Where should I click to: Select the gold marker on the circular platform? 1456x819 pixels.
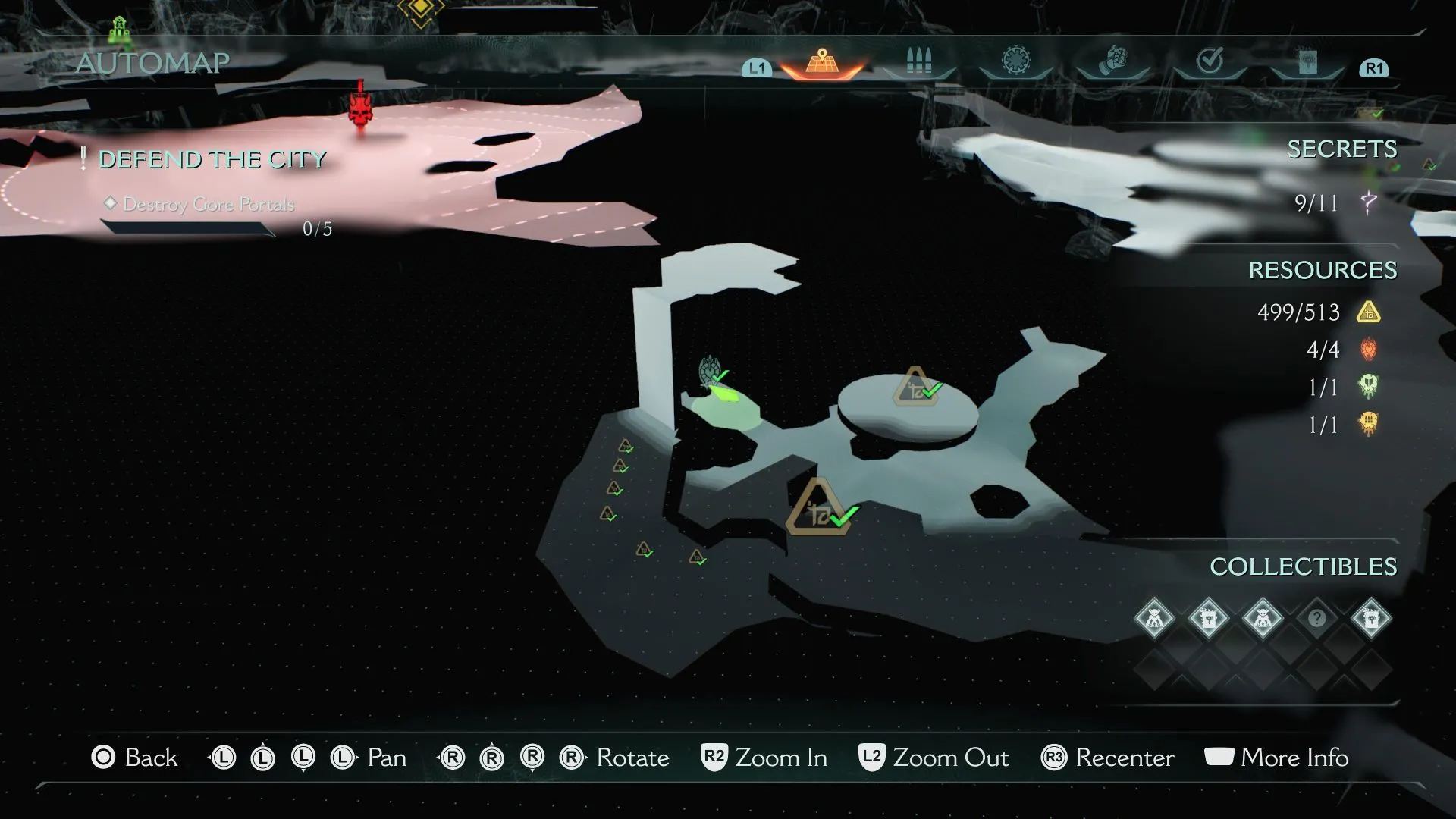coord(916,388)
